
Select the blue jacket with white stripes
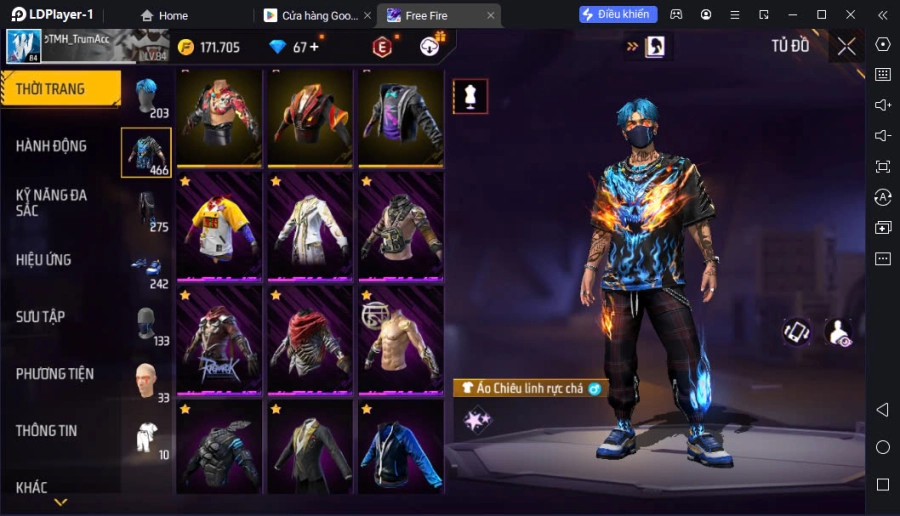[400, 448]
